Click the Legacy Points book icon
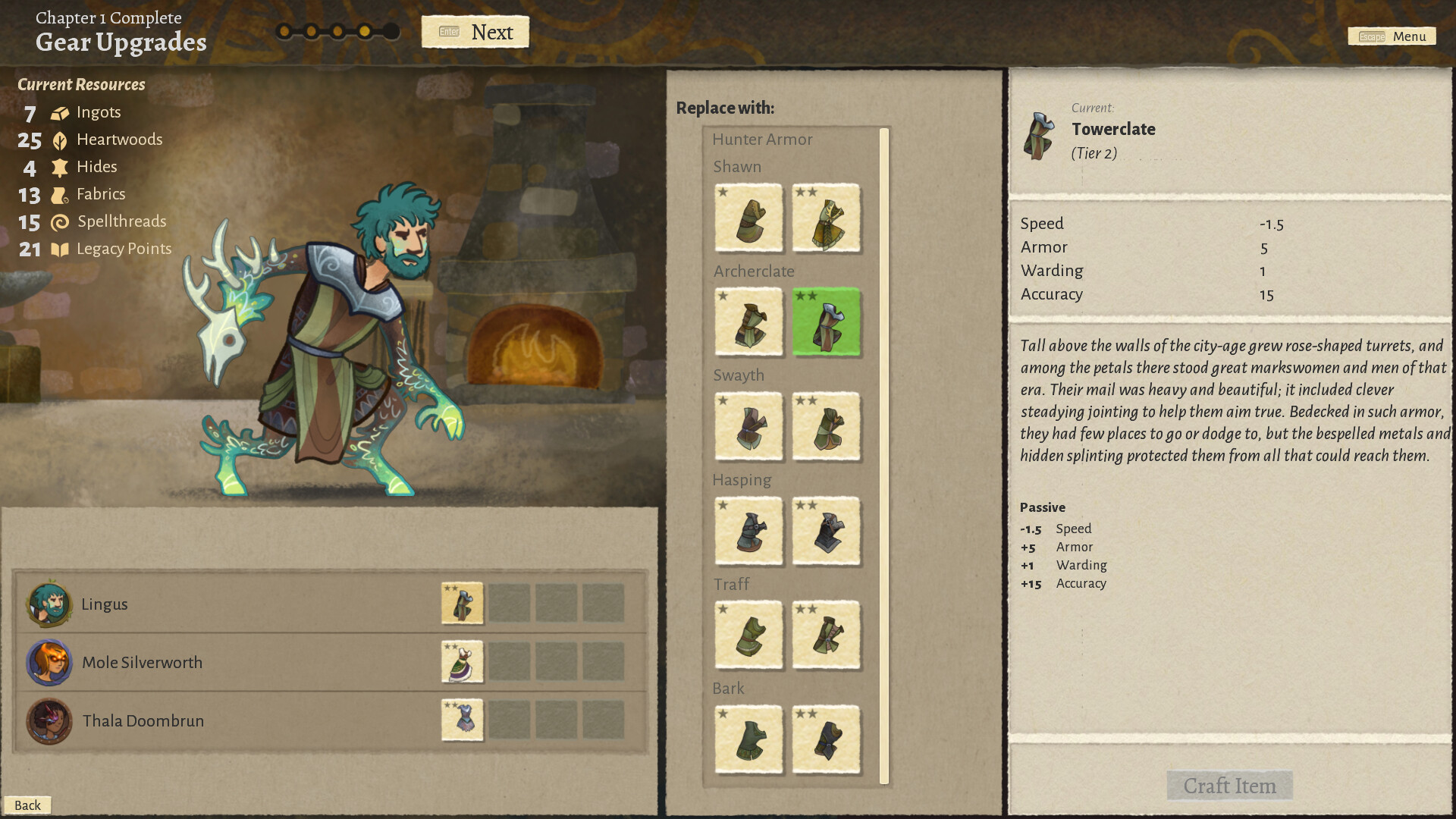The width and height of the screenshot is (1456, 819). point(59,249)
